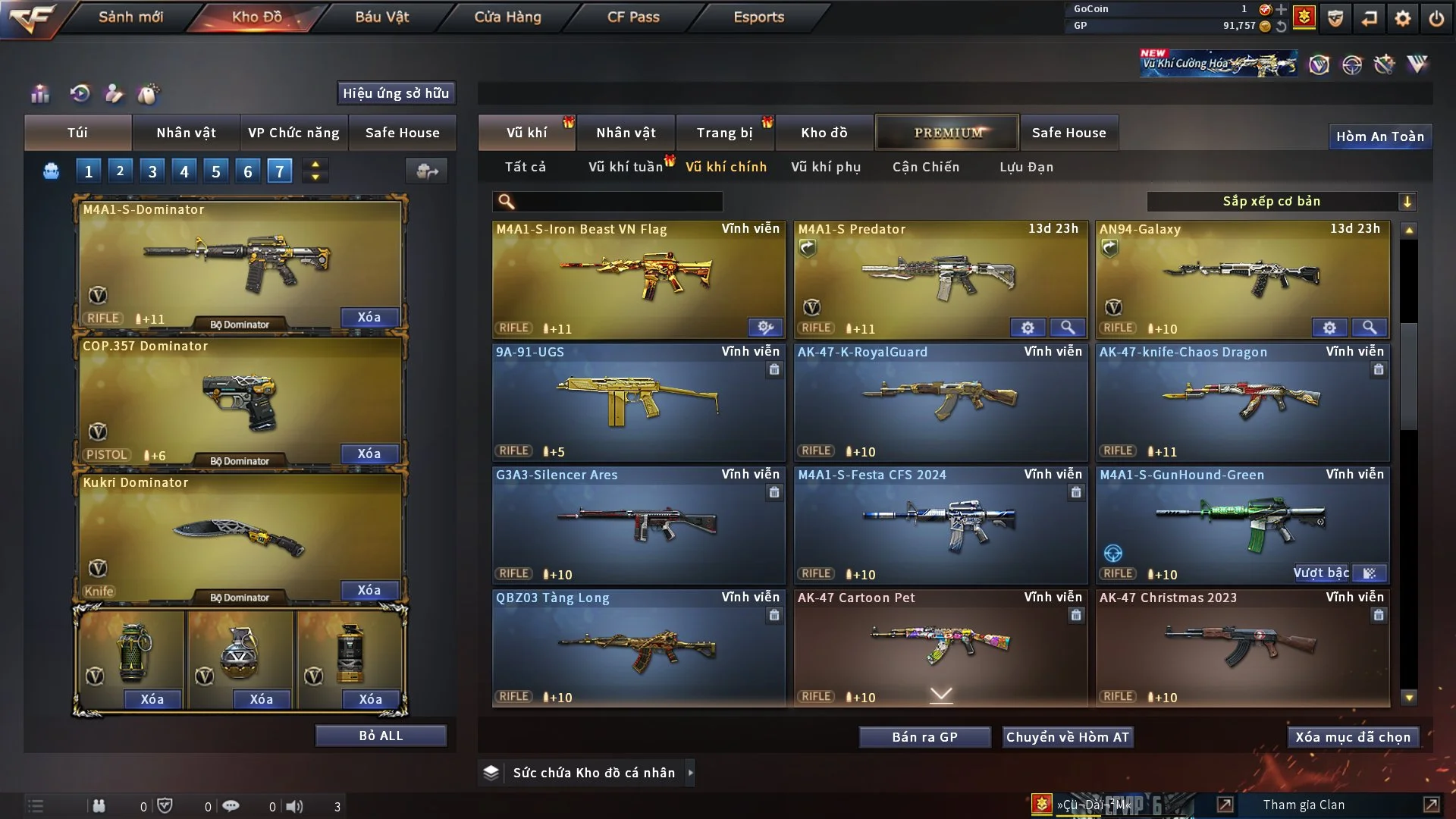Open the Cửa Hàng shop menu

tap(507, 17)
